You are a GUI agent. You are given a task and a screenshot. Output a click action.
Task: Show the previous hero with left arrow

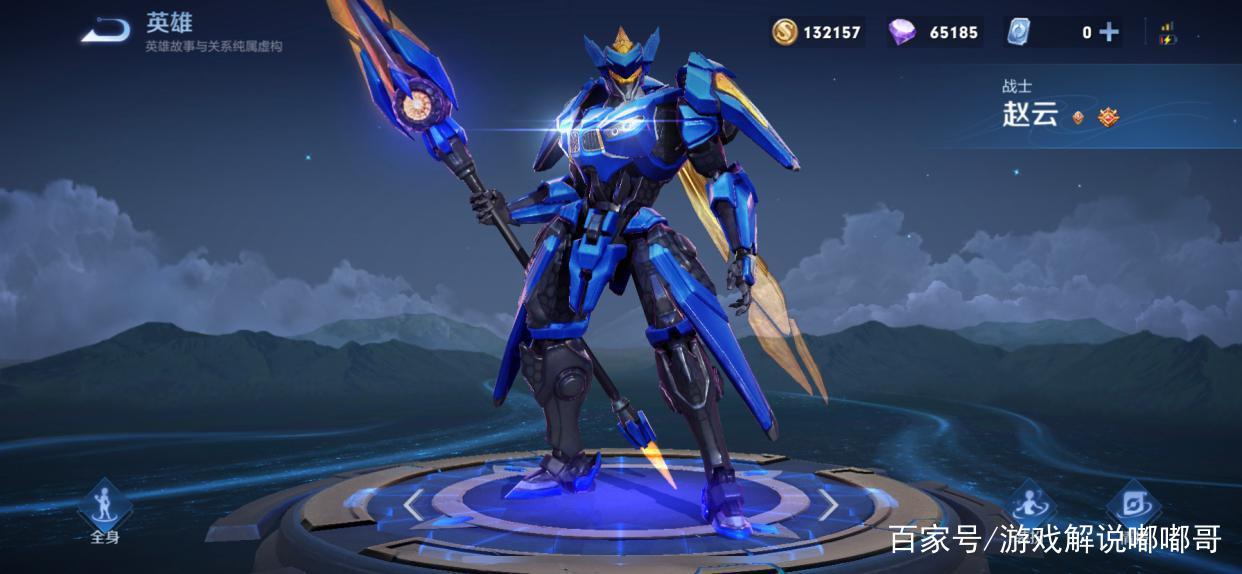tap(413, 506)
